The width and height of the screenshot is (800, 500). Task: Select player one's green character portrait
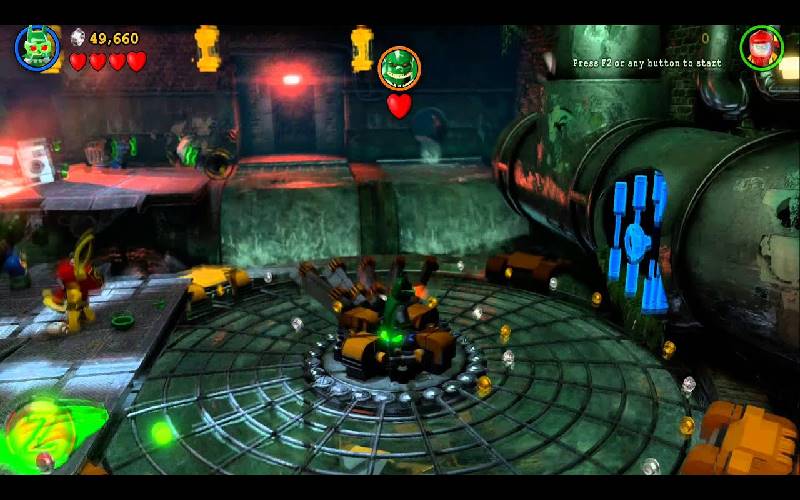pos(35,47)
